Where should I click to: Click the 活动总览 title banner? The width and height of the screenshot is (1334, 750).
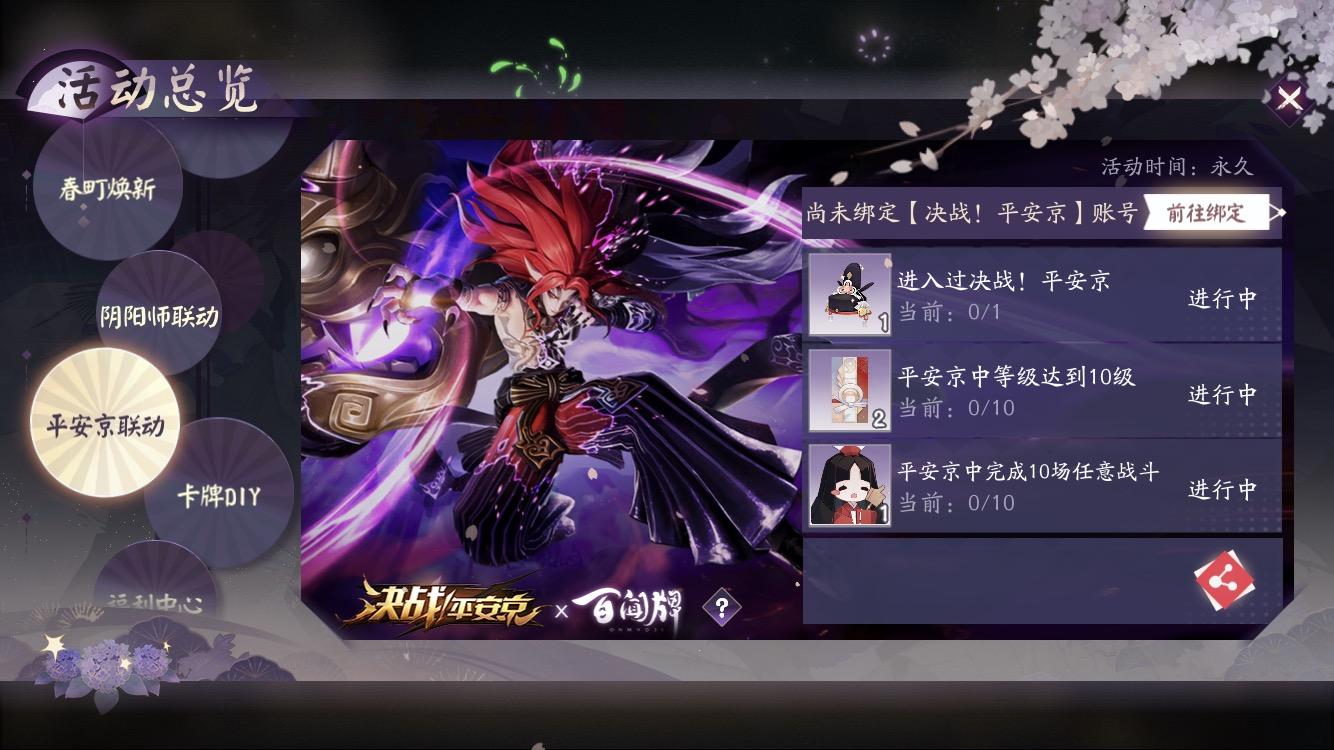click(x=145, y=85)
